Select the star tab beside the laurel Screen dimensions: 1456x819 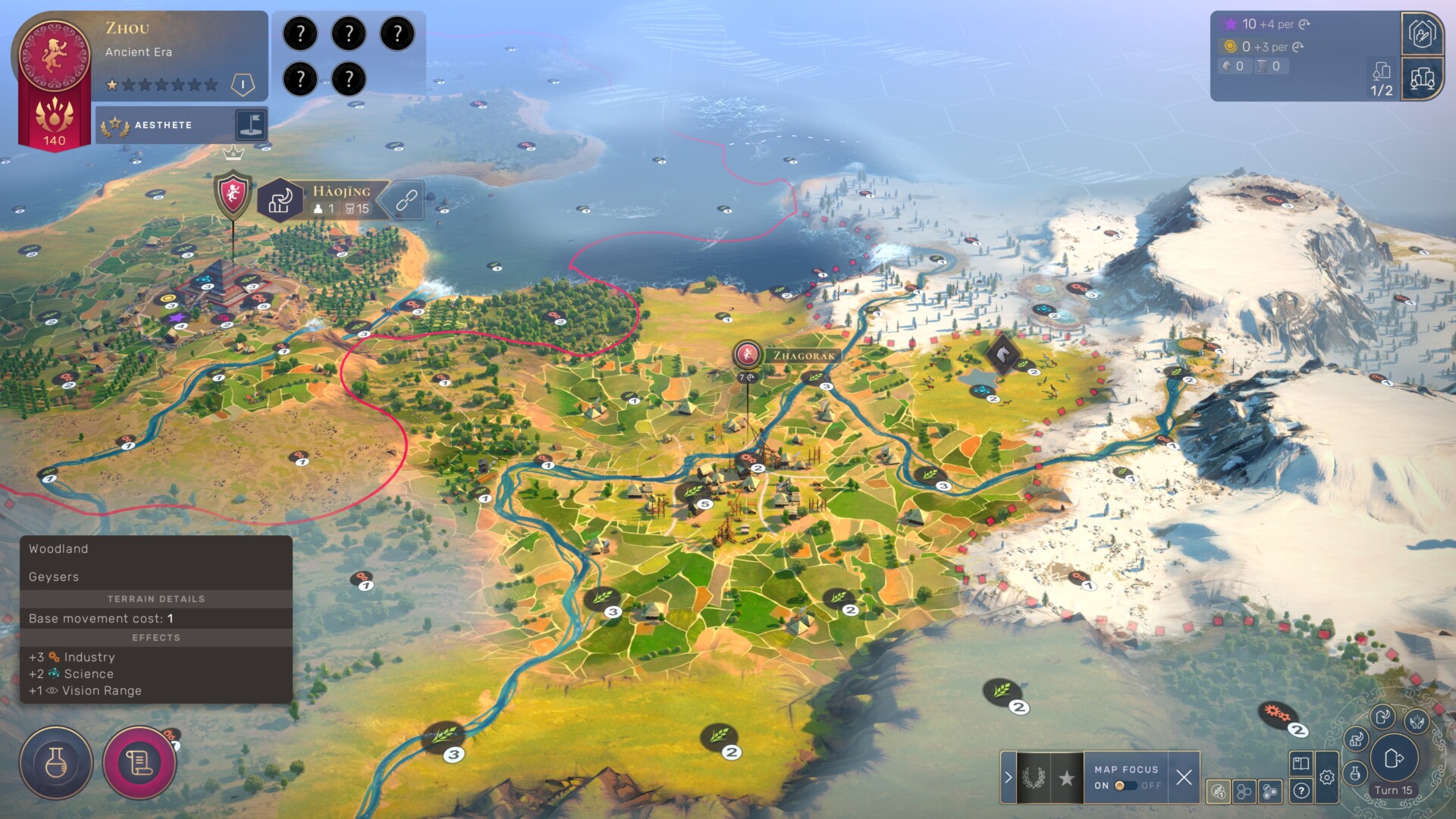click(1066, 777)
